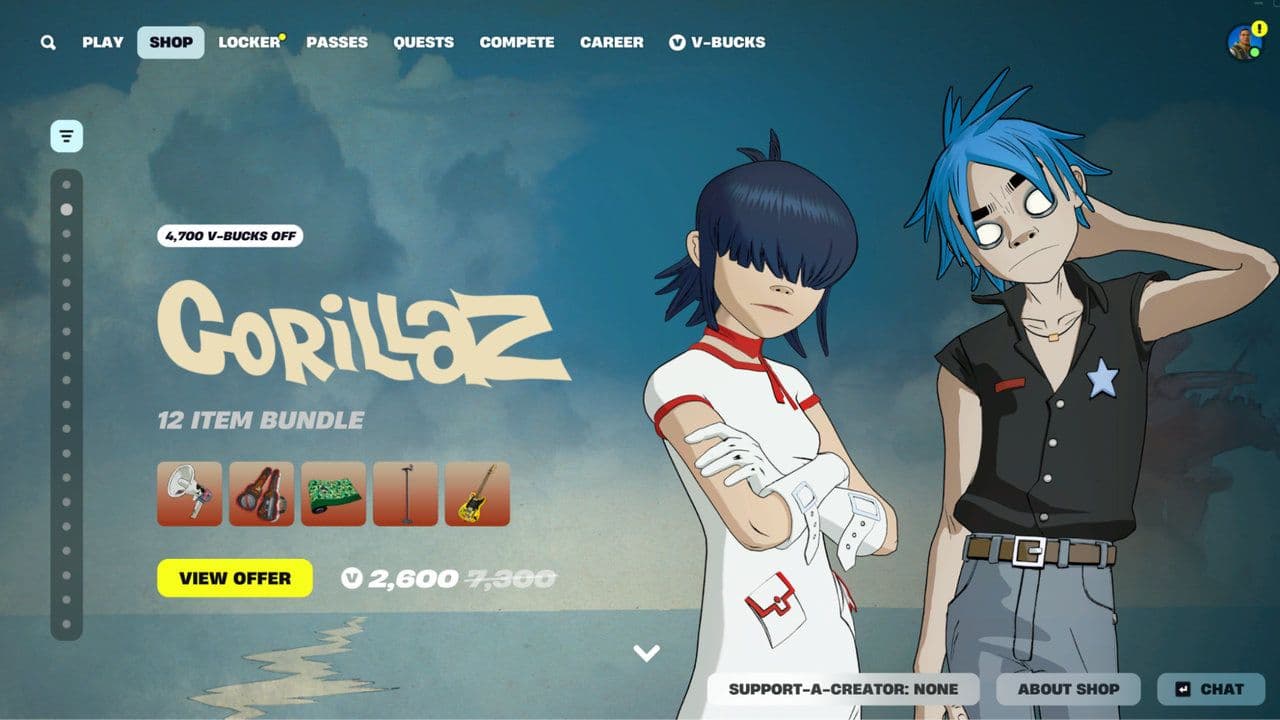Open the search magnifier icon
The height and width of the screenshot is (720, 1280).
(46, 42)
